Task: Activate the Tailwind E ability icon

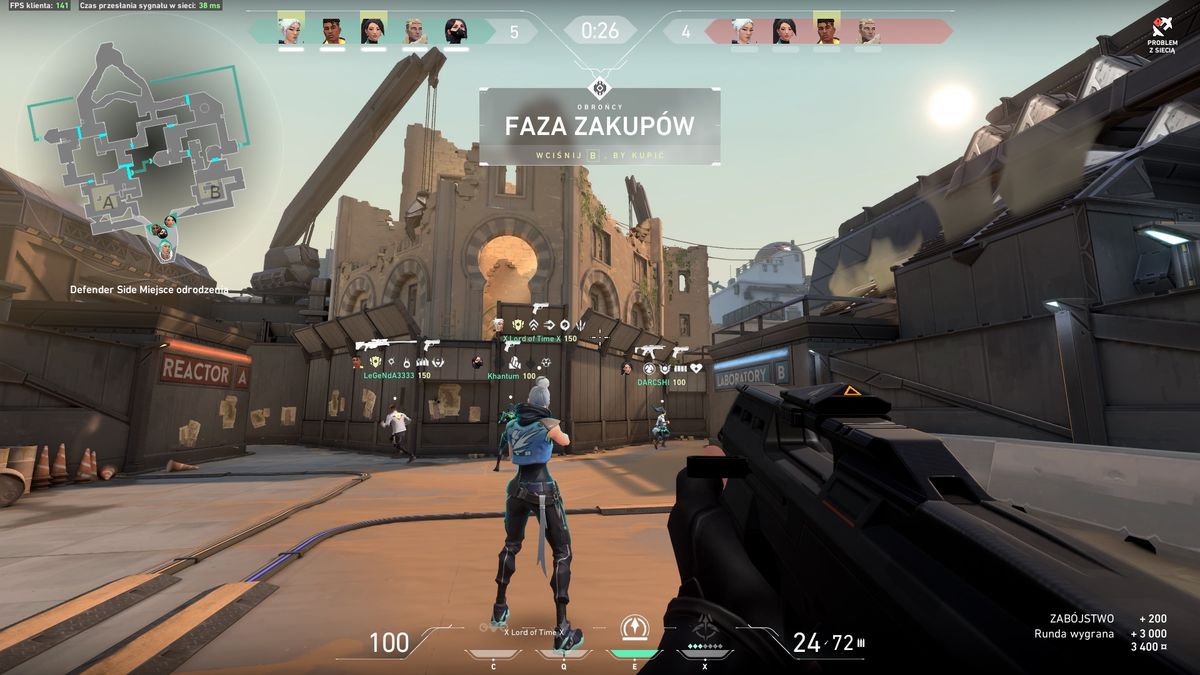Action: [635, 628]
